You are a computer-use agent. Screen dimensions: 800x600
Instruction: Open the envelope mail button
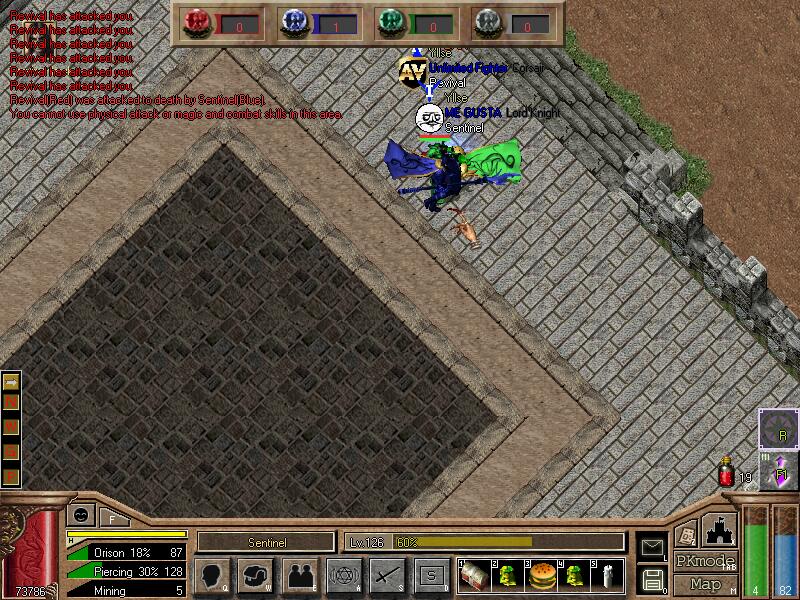click(651, 547)
